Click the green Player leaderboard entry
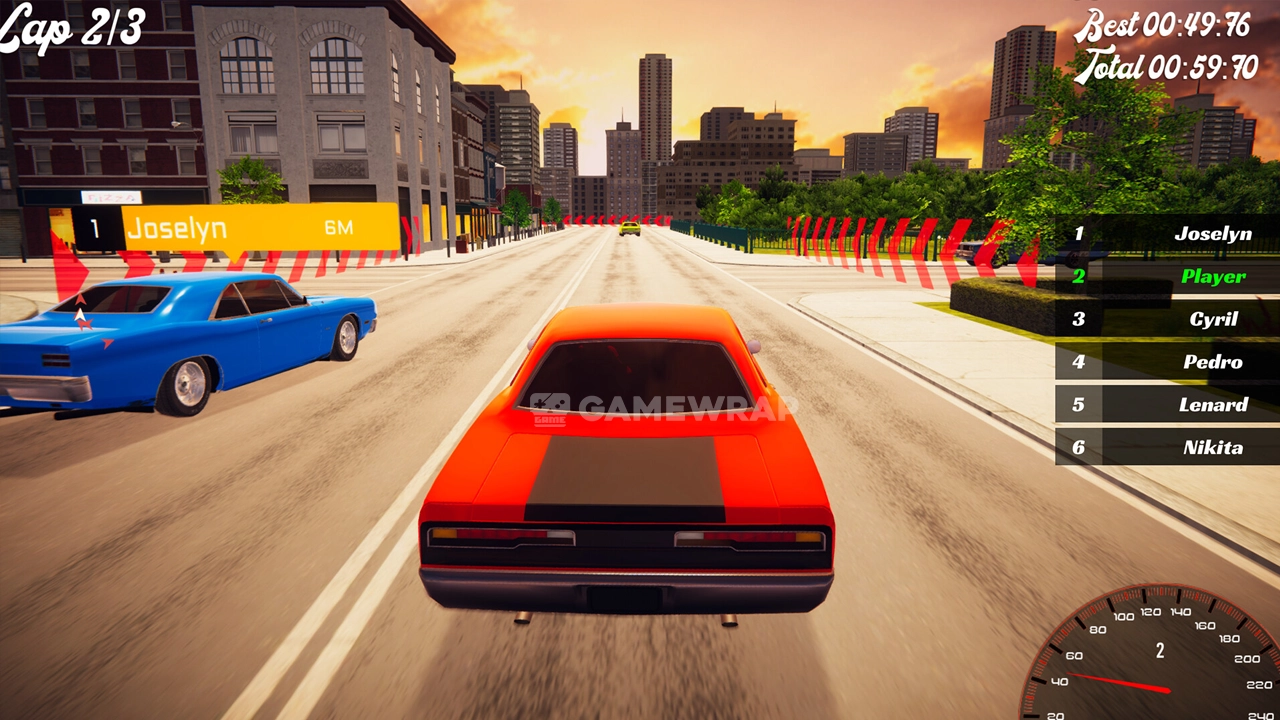This screenshot has height=720, width=1280. click(1167, 277)
